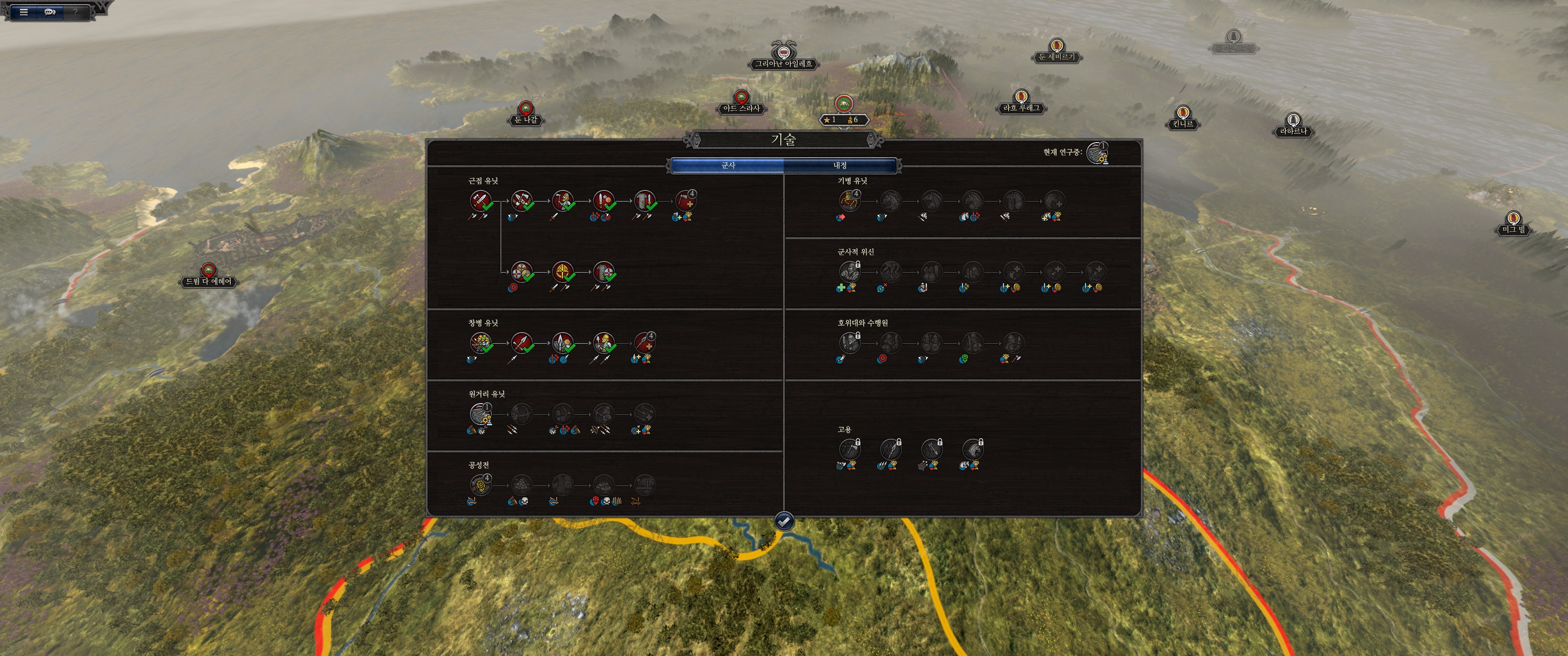Click the 둔 세비르기 settlement label

[x=1056, y=57]
